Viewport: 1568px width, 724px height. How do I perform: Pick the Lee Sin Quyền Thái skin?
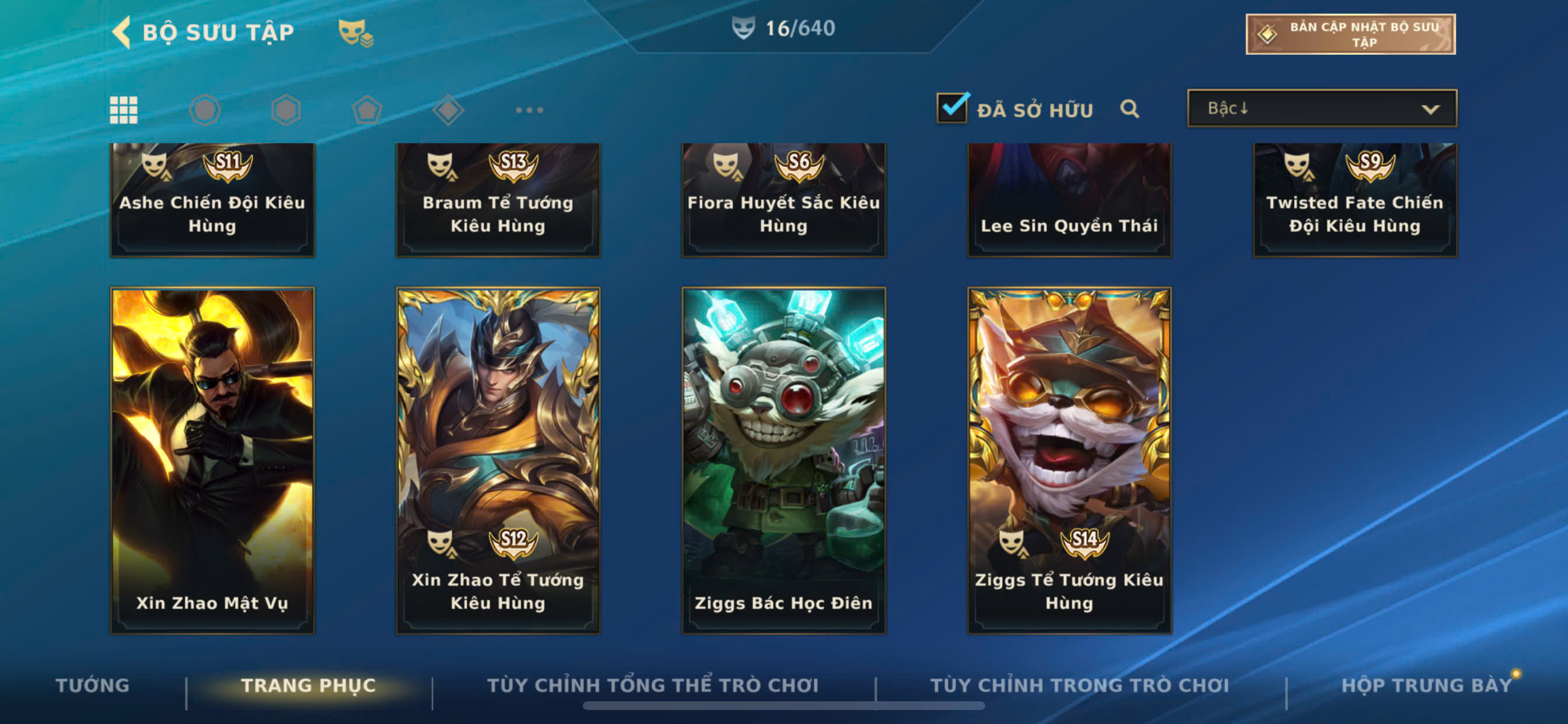1069,199
